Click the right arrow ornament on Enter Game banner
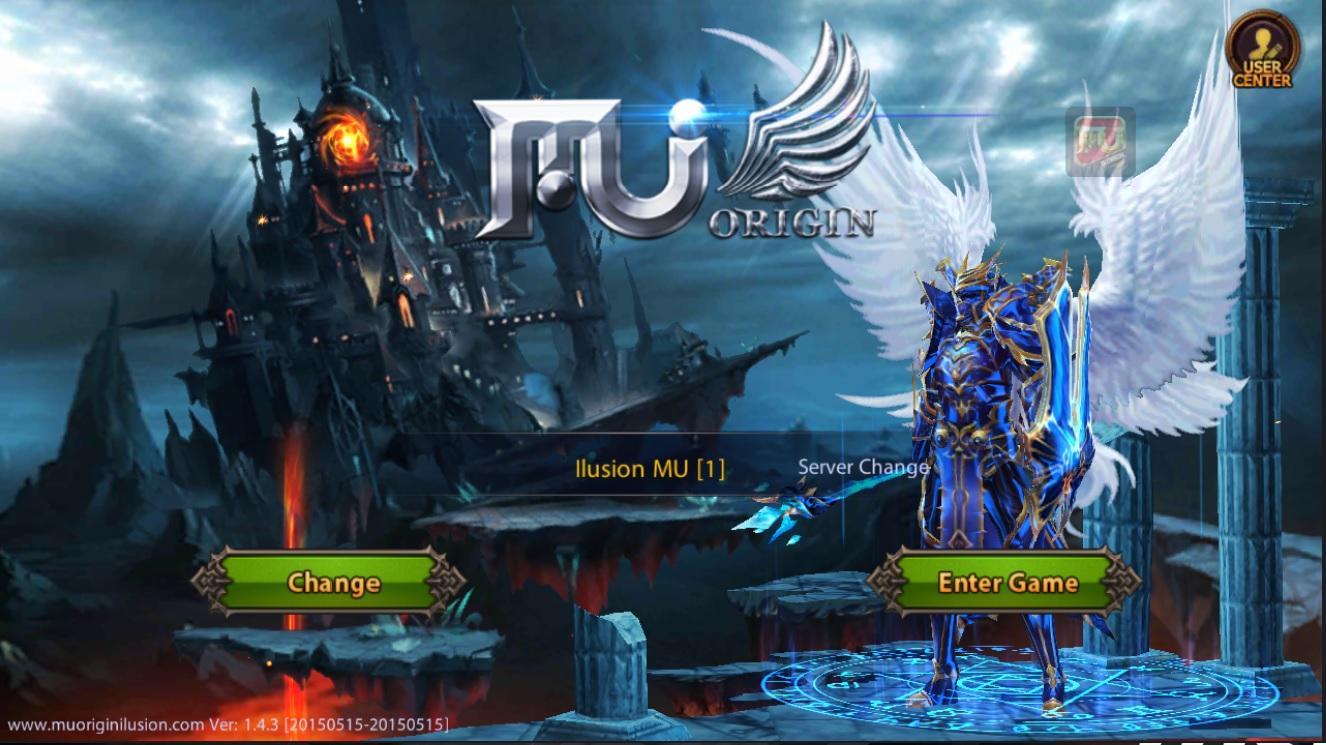This screenshot has width=1326, height=745. tap(1120, 583)
